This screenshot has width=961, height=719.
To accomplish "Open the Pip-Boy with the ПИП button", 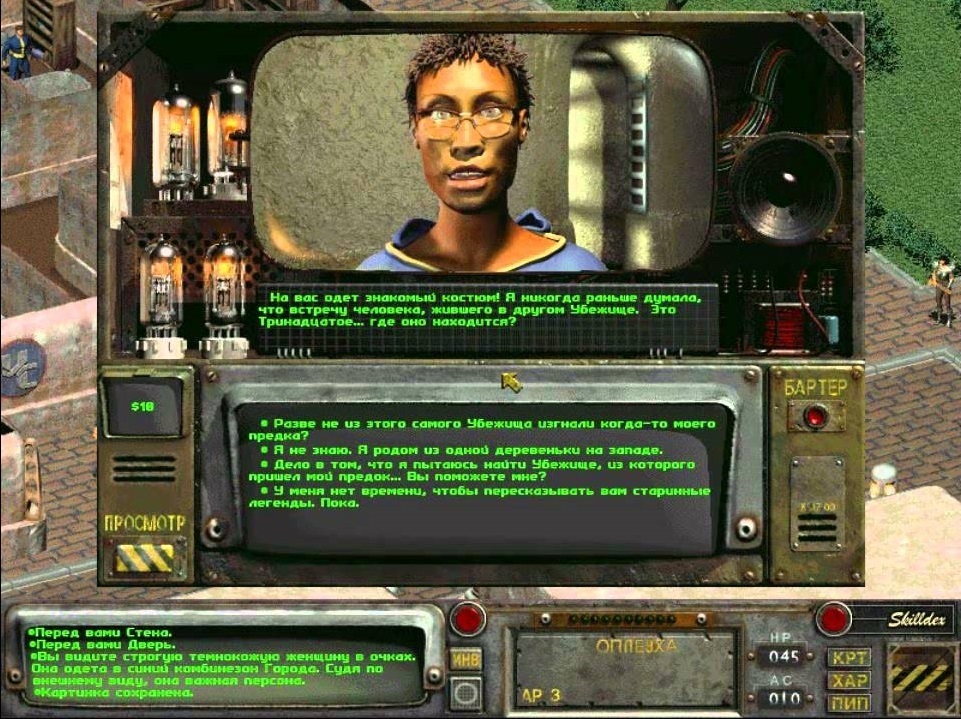I will pyautogui.click(x=846, y=702).
